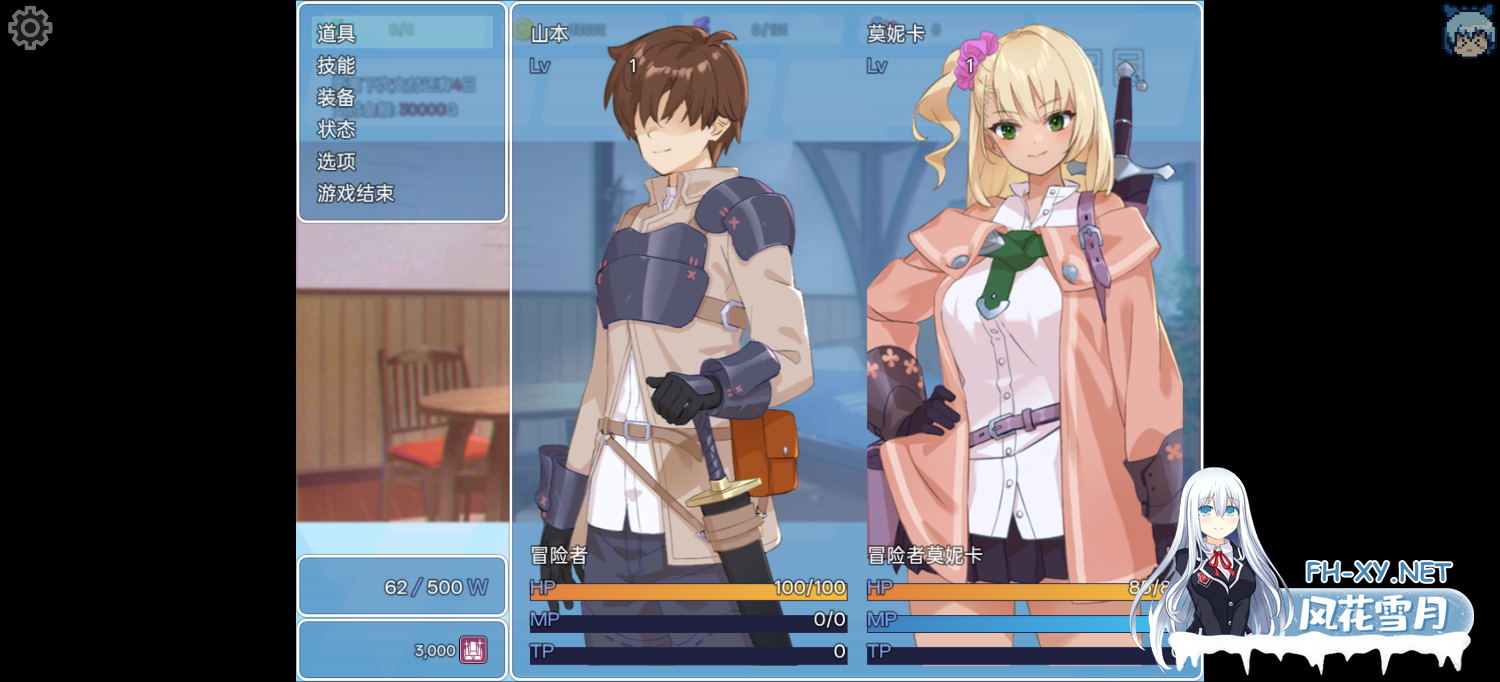Click the pixel character avatar icon
The image size is (1500, 682).
[1468, 30]
